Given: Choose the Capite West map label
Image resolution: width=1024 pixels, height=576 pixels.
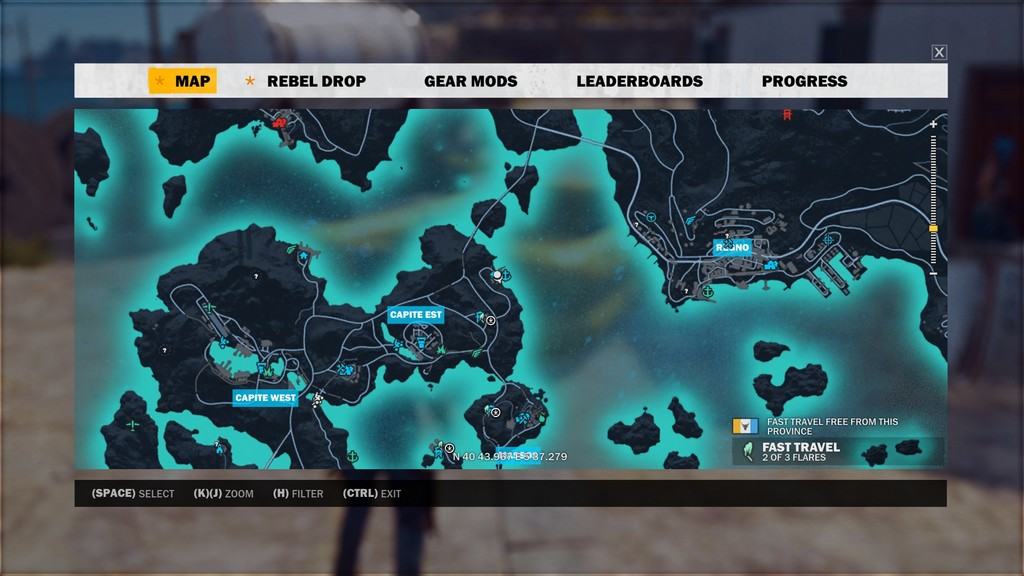Looking at the screenshot, I should pyautogui.click(x=264, y=398).
